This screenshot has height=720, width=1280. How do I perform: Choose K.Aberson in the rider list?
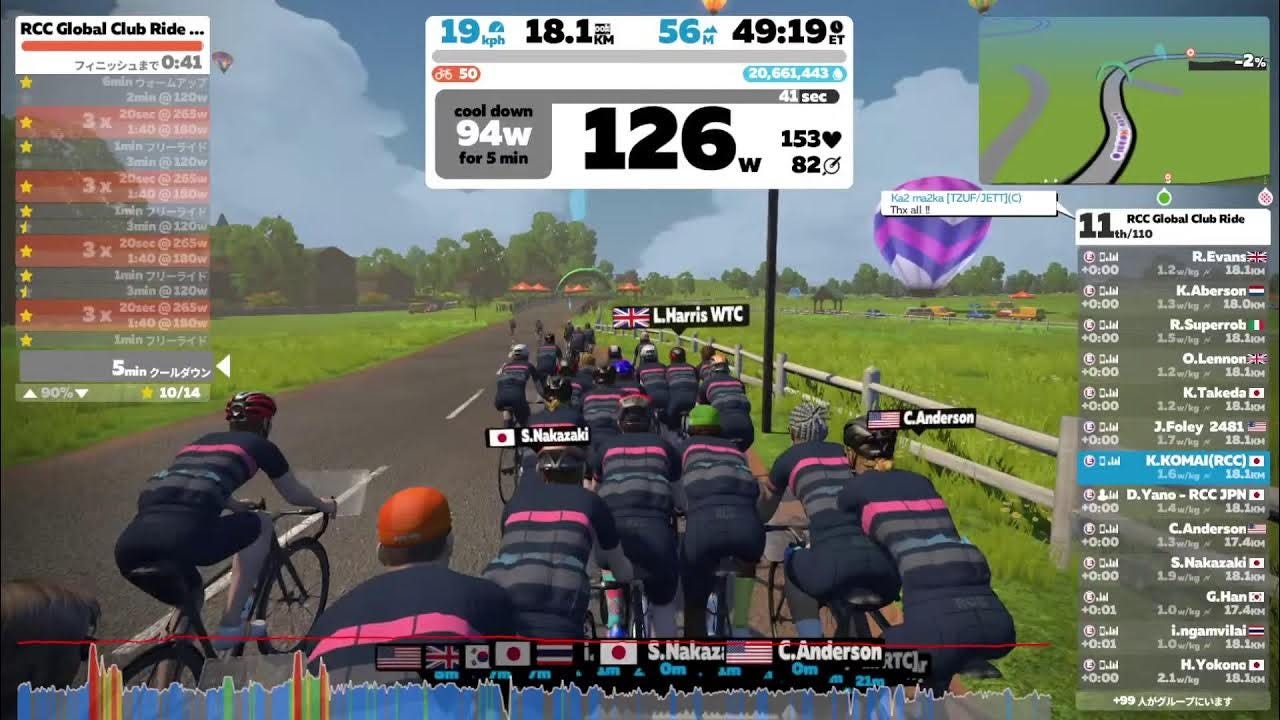[x=1173, y=297]
